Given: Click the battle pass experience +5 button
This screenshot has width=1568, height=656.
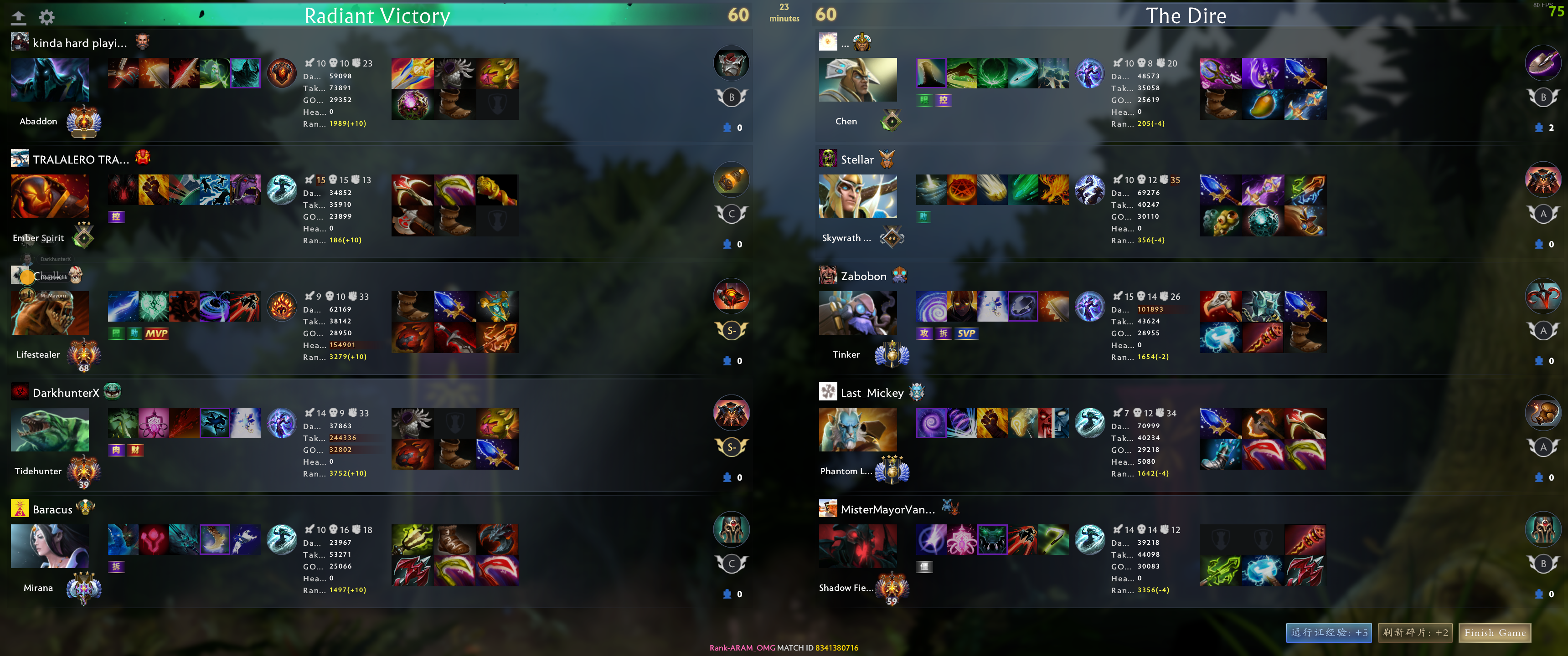Looking at the screenshot, I should pyautogui.click(x=1329, y=633).
